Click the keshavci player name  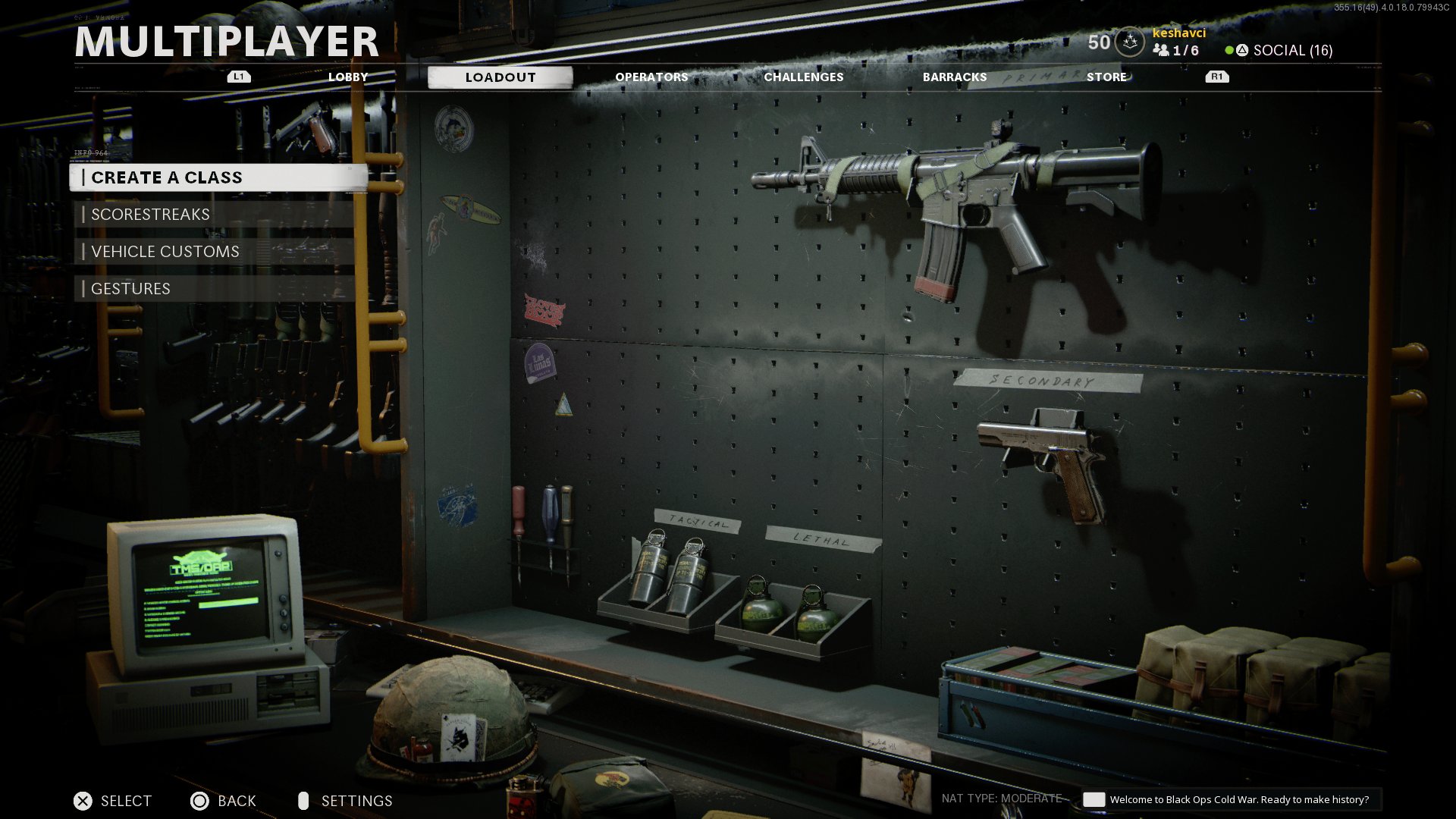point(1178,33)
